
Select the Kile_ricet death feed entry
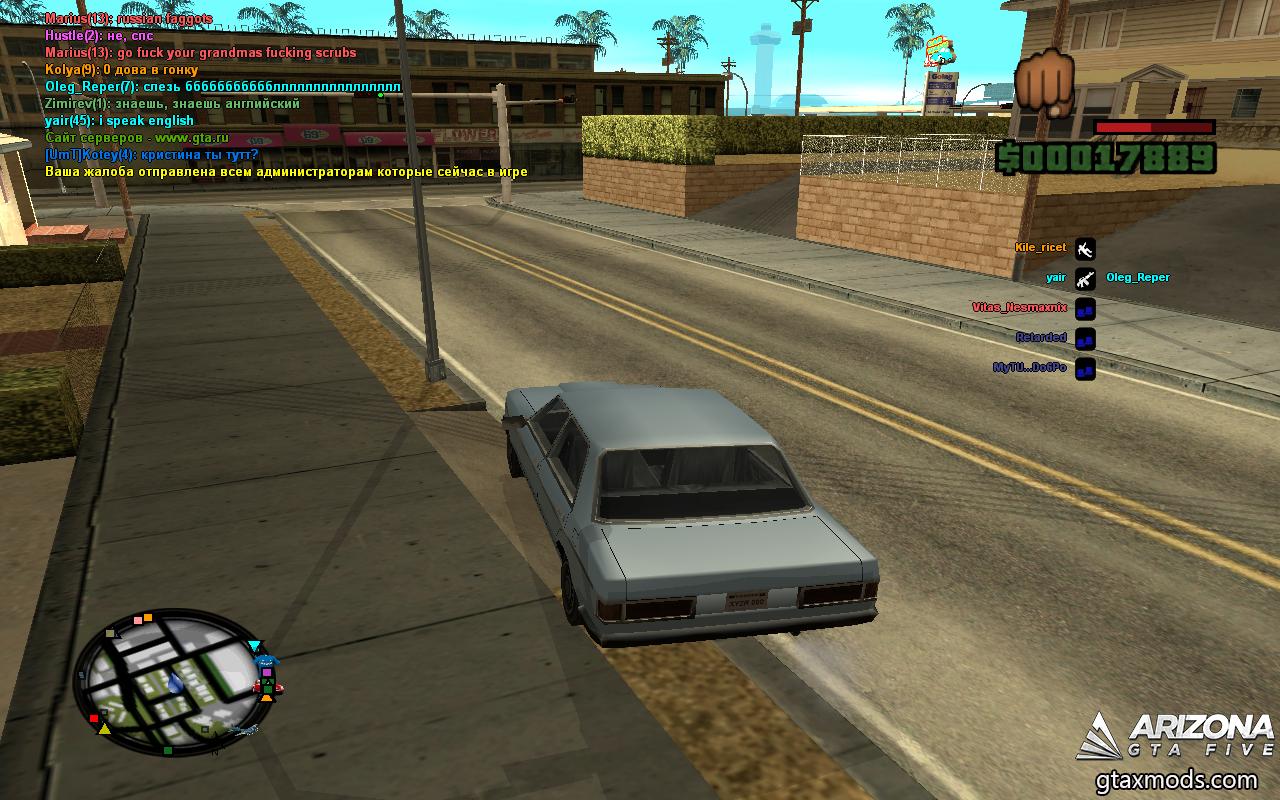(1041, 248)
